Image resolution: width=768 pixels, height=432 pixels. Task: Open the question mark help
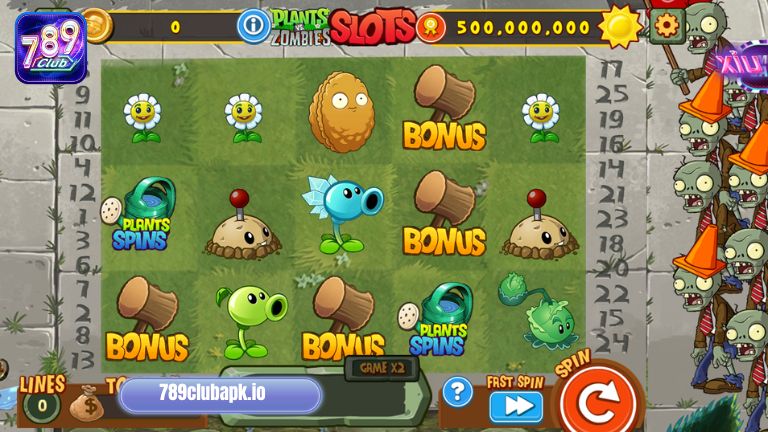(457, 391)
